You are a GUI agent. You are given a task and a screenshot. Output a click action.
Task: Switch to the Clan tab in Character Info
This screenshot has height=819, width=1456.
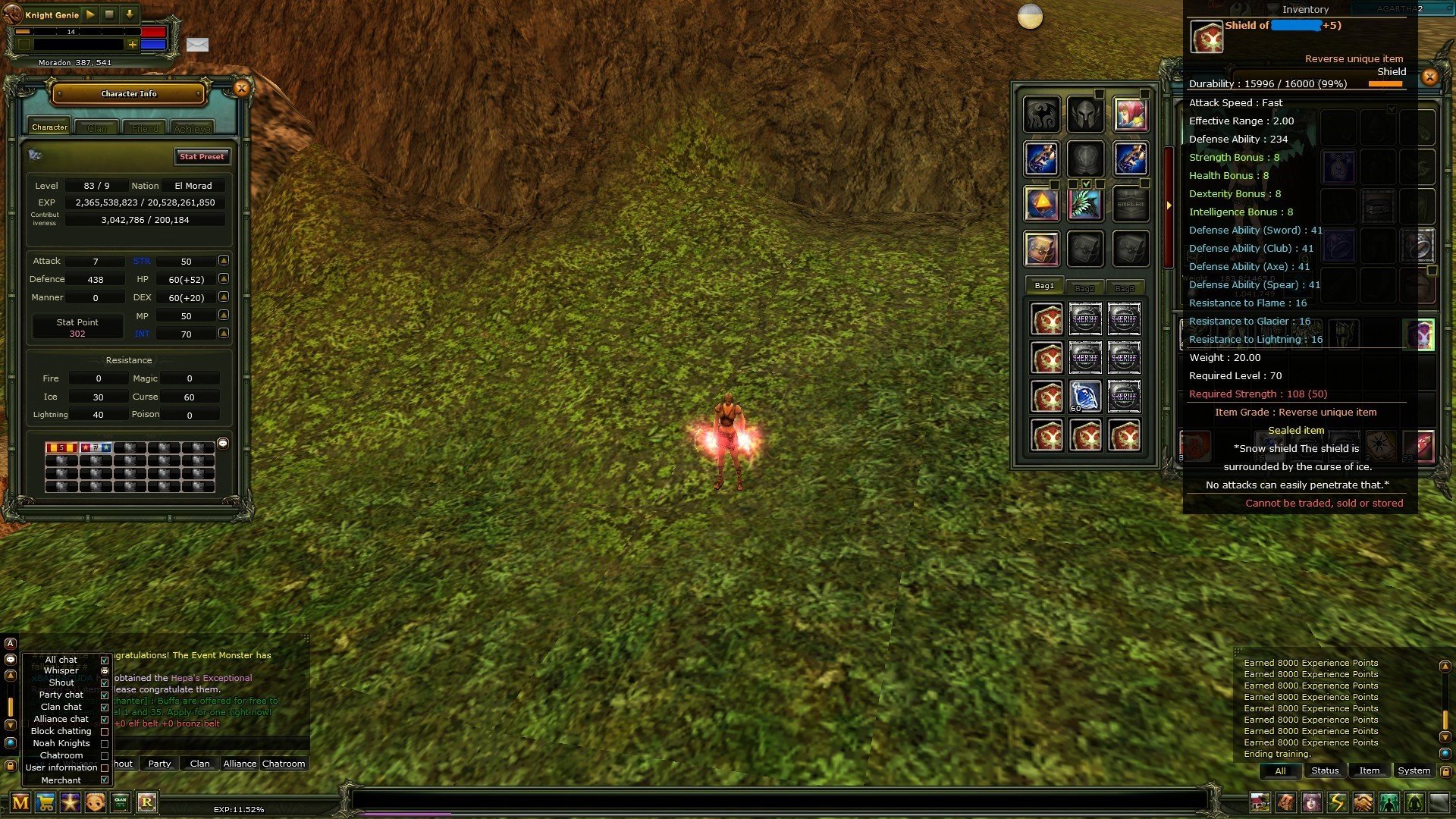(97, 127)
